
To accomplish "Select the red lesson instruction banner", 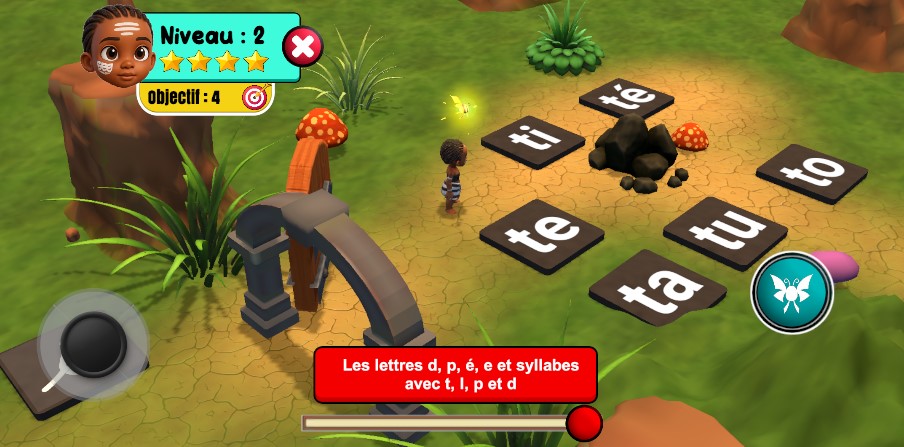I will click(455, 374).
